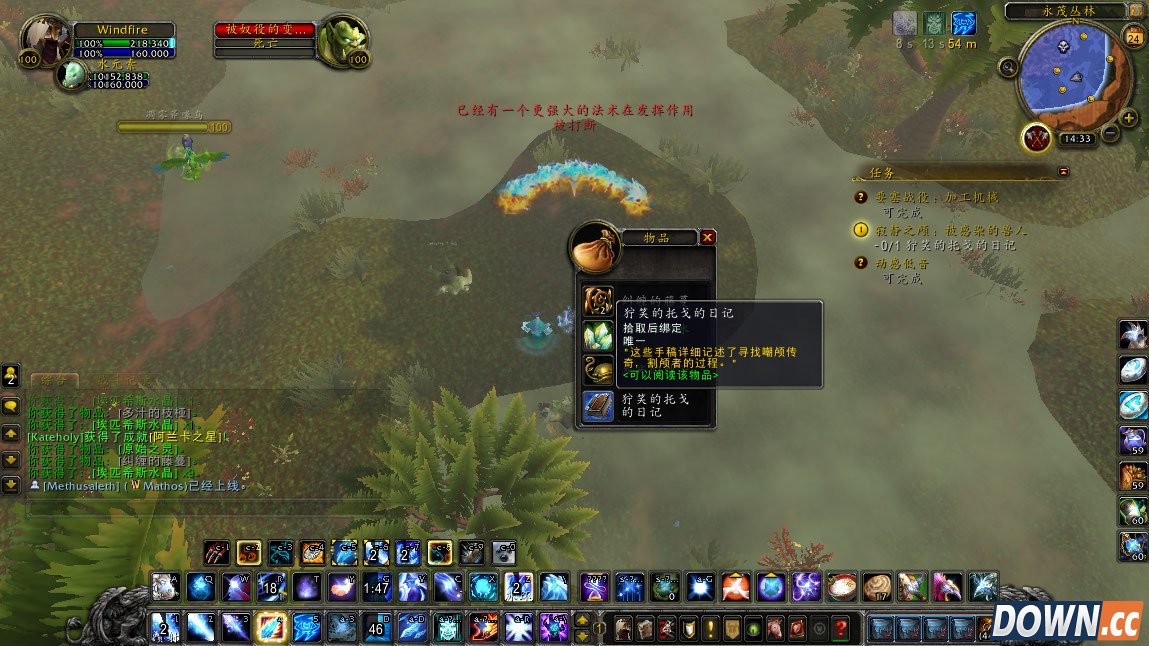Loot the blue journal book item
The image size is (1149, 646).
[599, 406]
